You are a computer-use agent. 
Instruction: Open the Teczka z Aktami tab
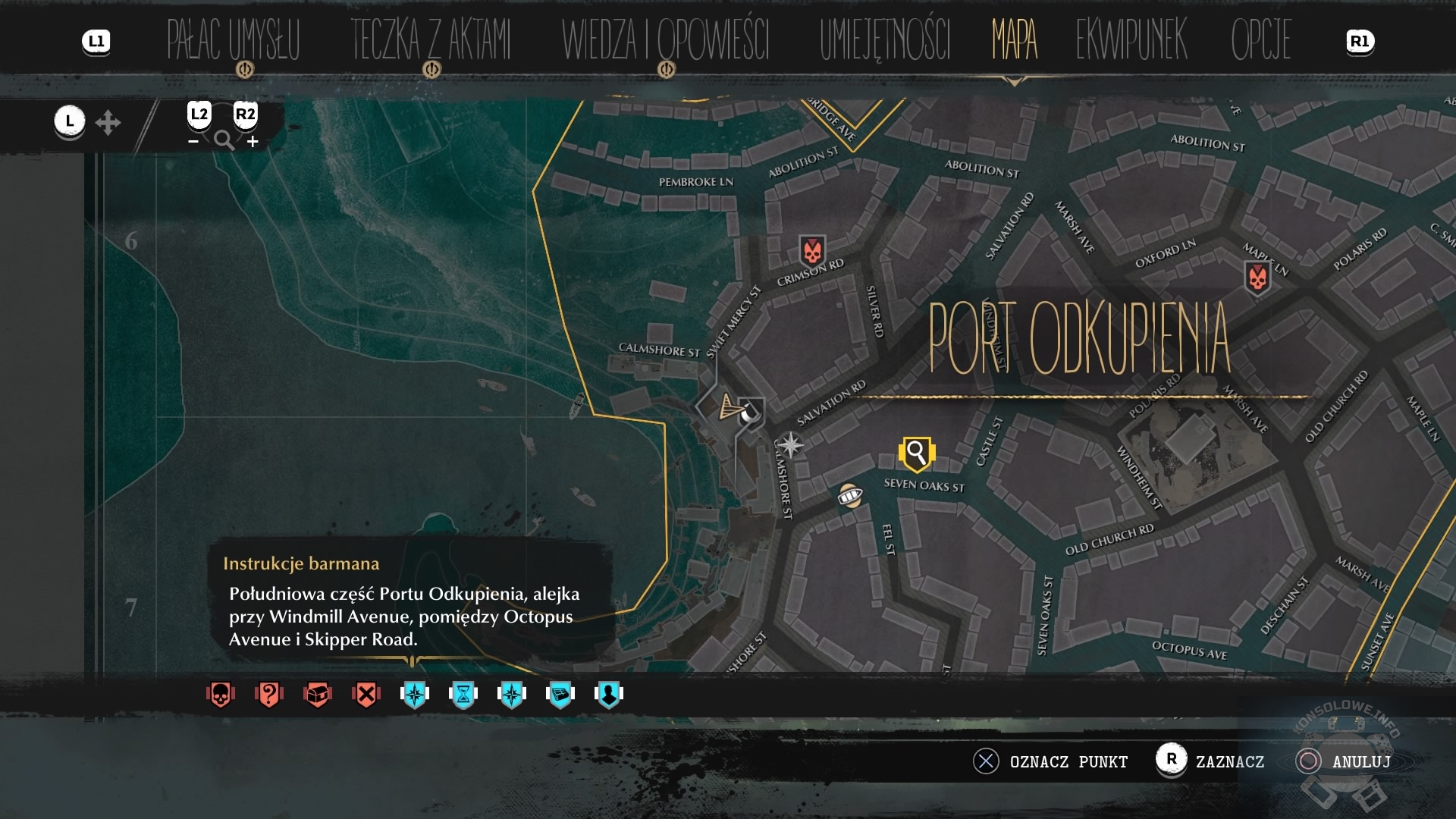point(430,39)
